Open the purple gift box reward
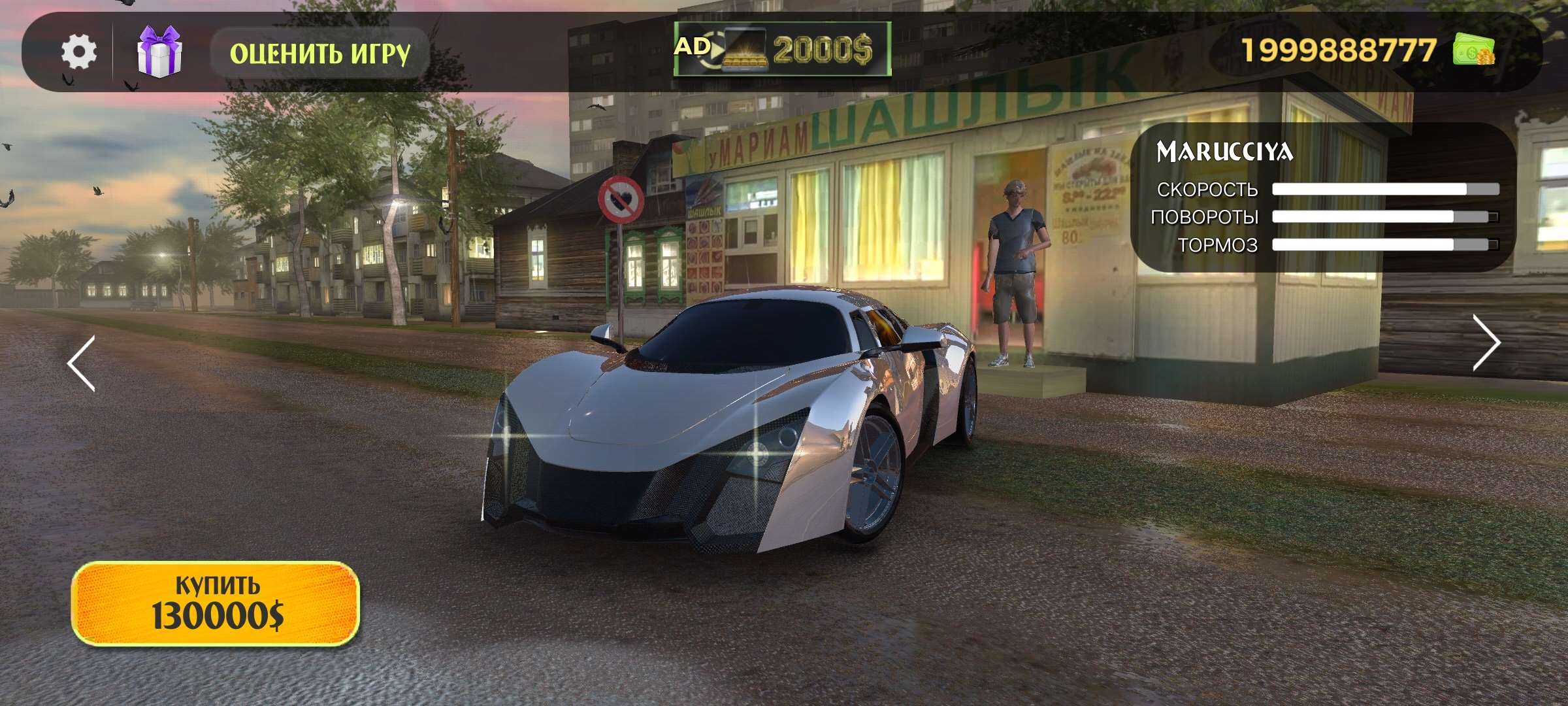1568x706 pixels. tap(159, 52)
